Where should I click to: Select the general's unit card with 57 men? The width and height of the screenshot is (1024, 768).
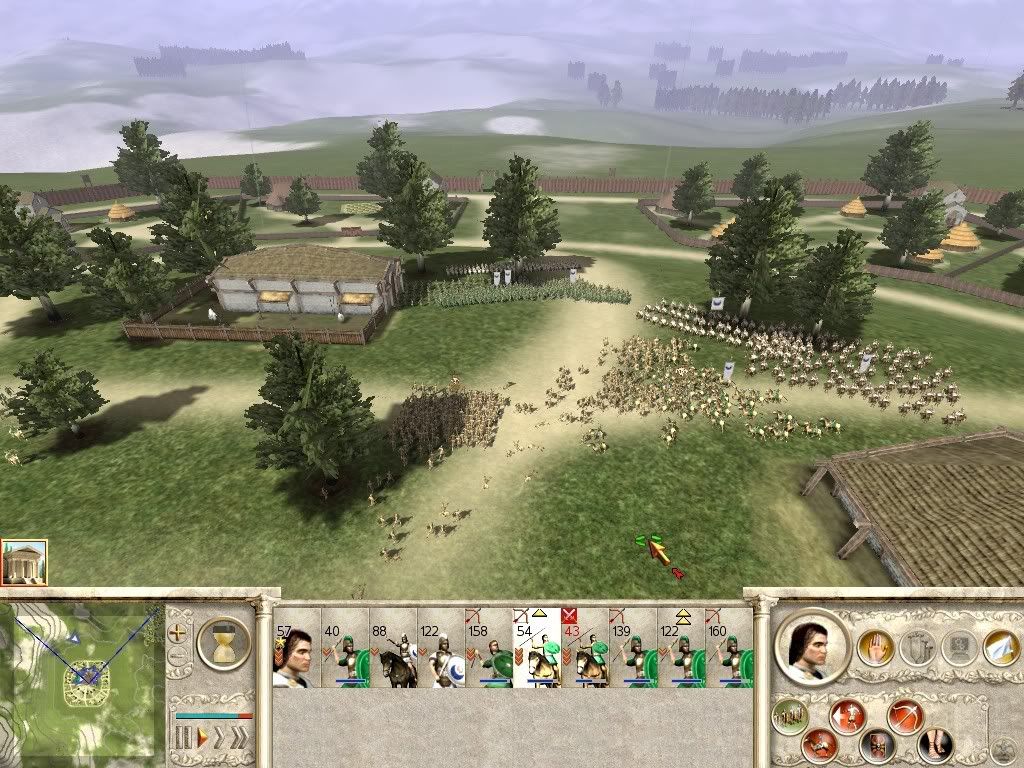(296, 648)
